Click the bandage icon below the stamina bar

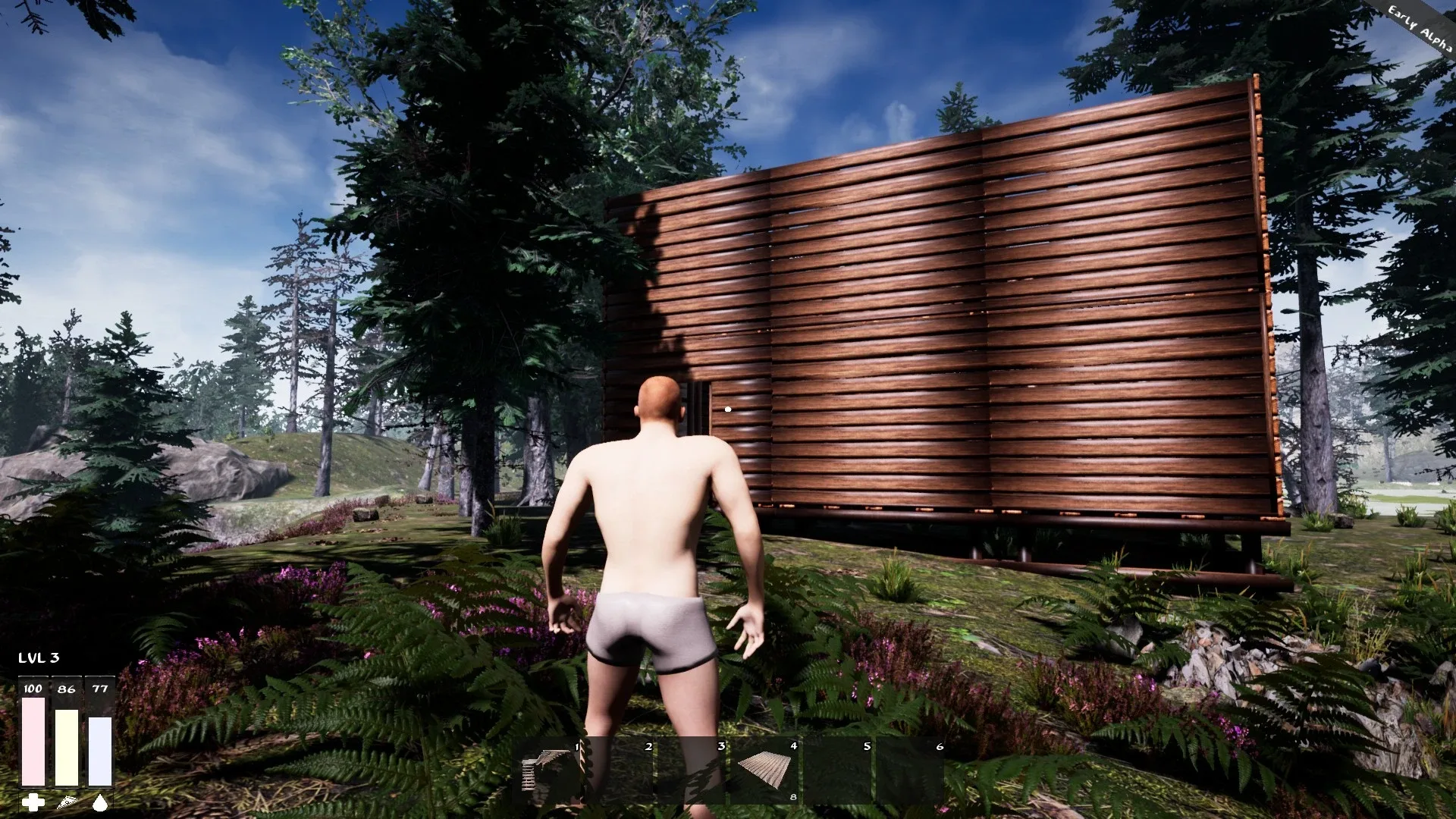pos(65,800)
